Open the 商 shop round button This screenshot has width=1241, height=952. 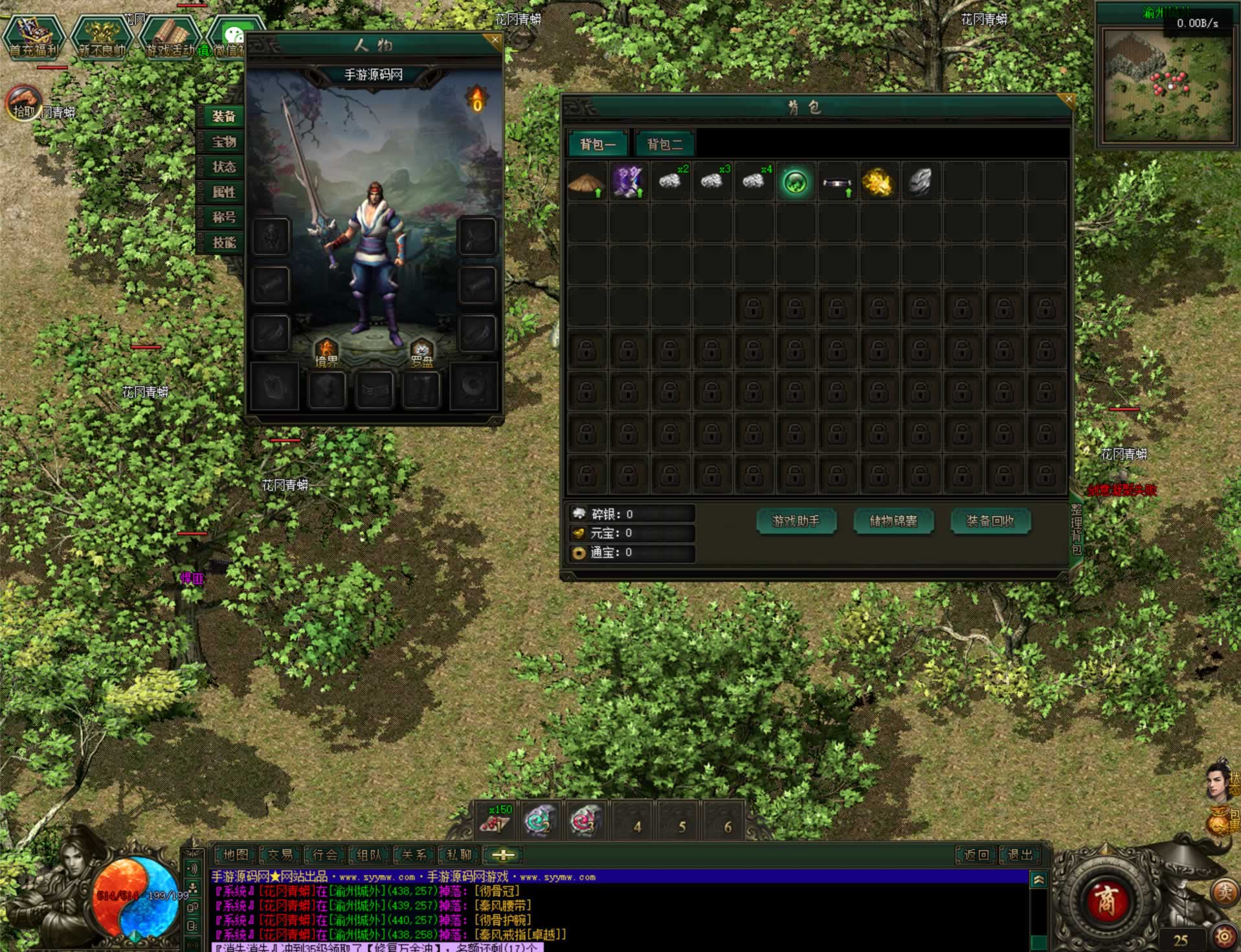point(1106,900)
